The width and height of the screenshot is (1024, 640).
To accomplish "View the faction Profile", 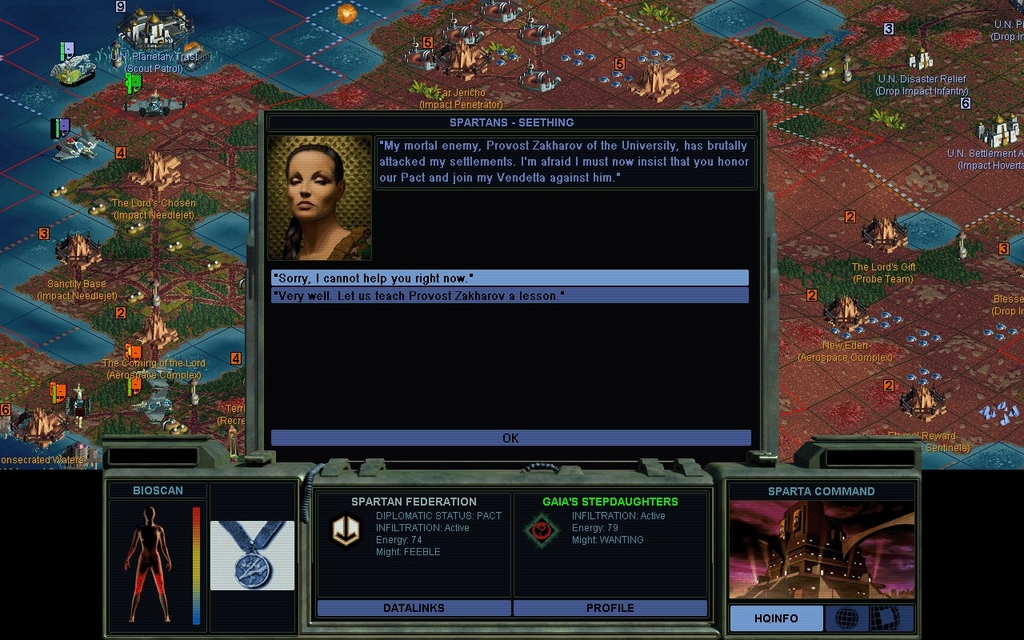I will tap(610, 608).
